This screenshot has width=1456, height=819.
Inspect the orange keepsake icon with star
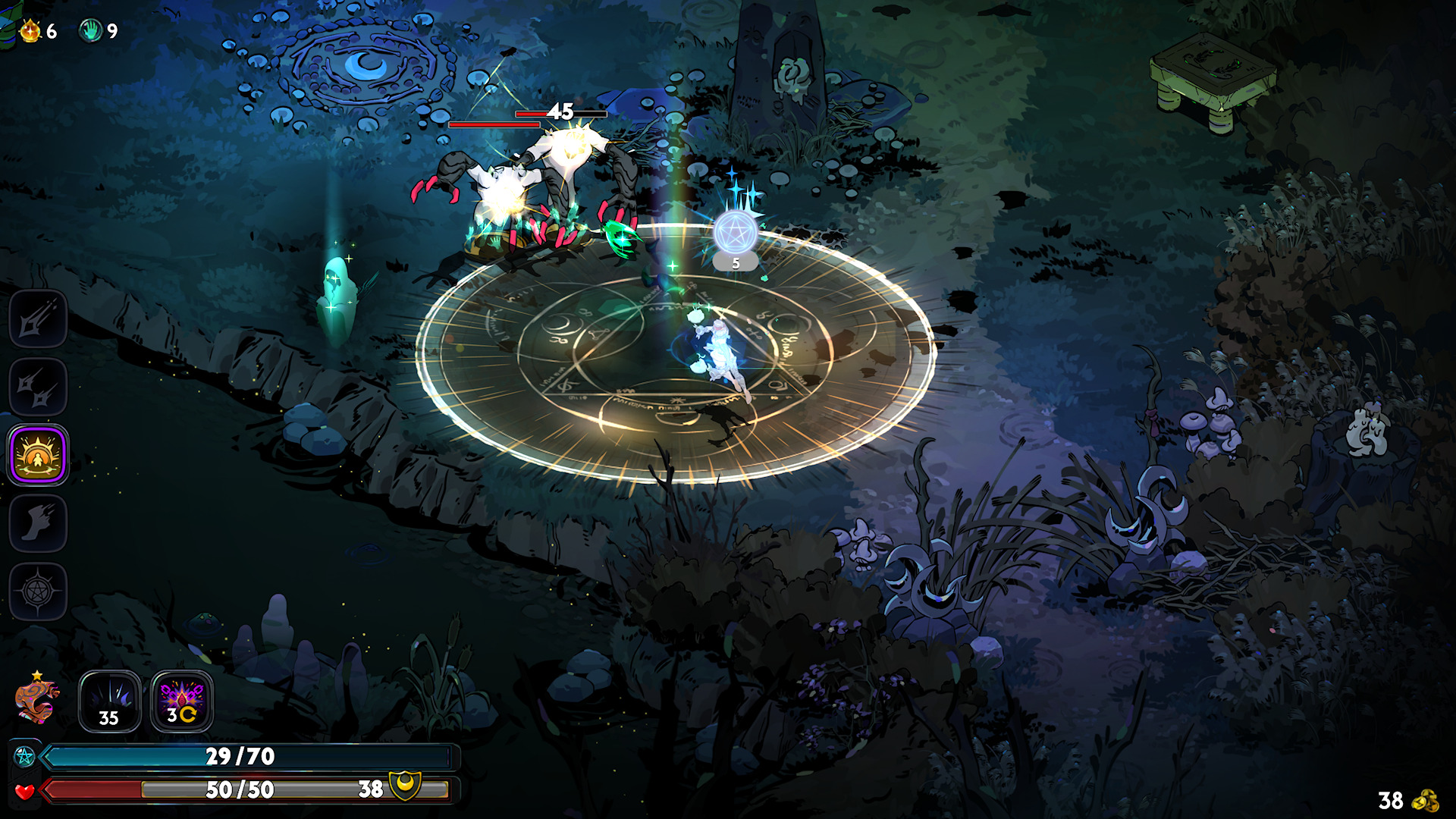(36, 699)
